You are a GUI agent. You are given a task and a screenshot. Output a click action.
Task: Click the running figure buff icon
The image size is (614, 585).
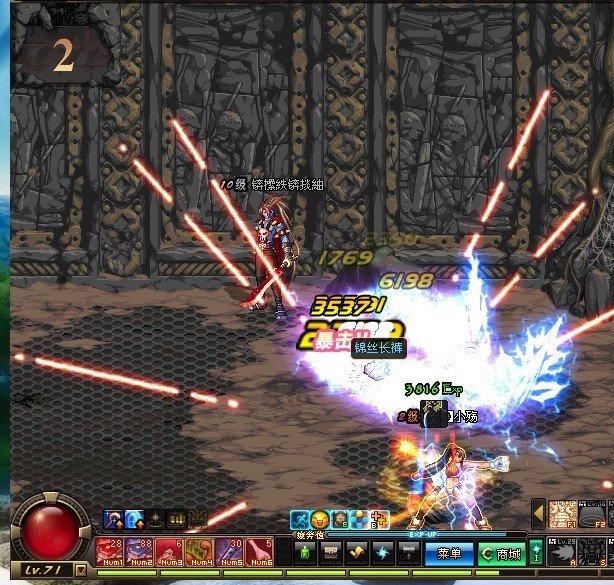tap(299, 519)
